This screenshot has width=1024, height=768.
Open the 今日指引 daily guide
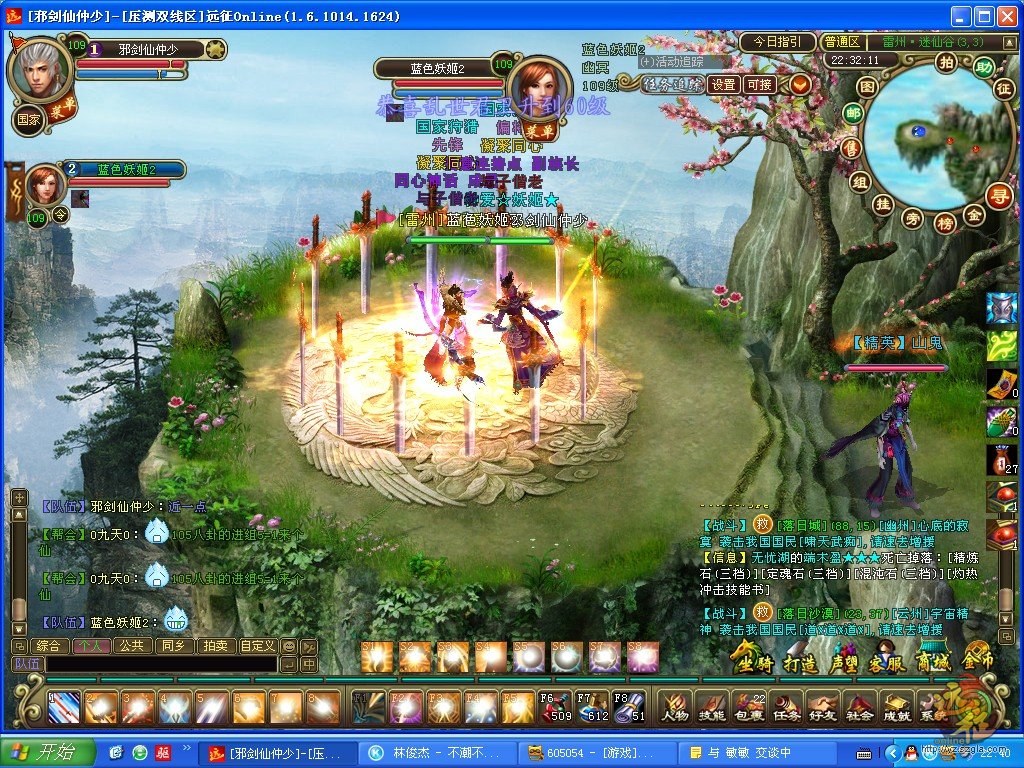[777, 42]
